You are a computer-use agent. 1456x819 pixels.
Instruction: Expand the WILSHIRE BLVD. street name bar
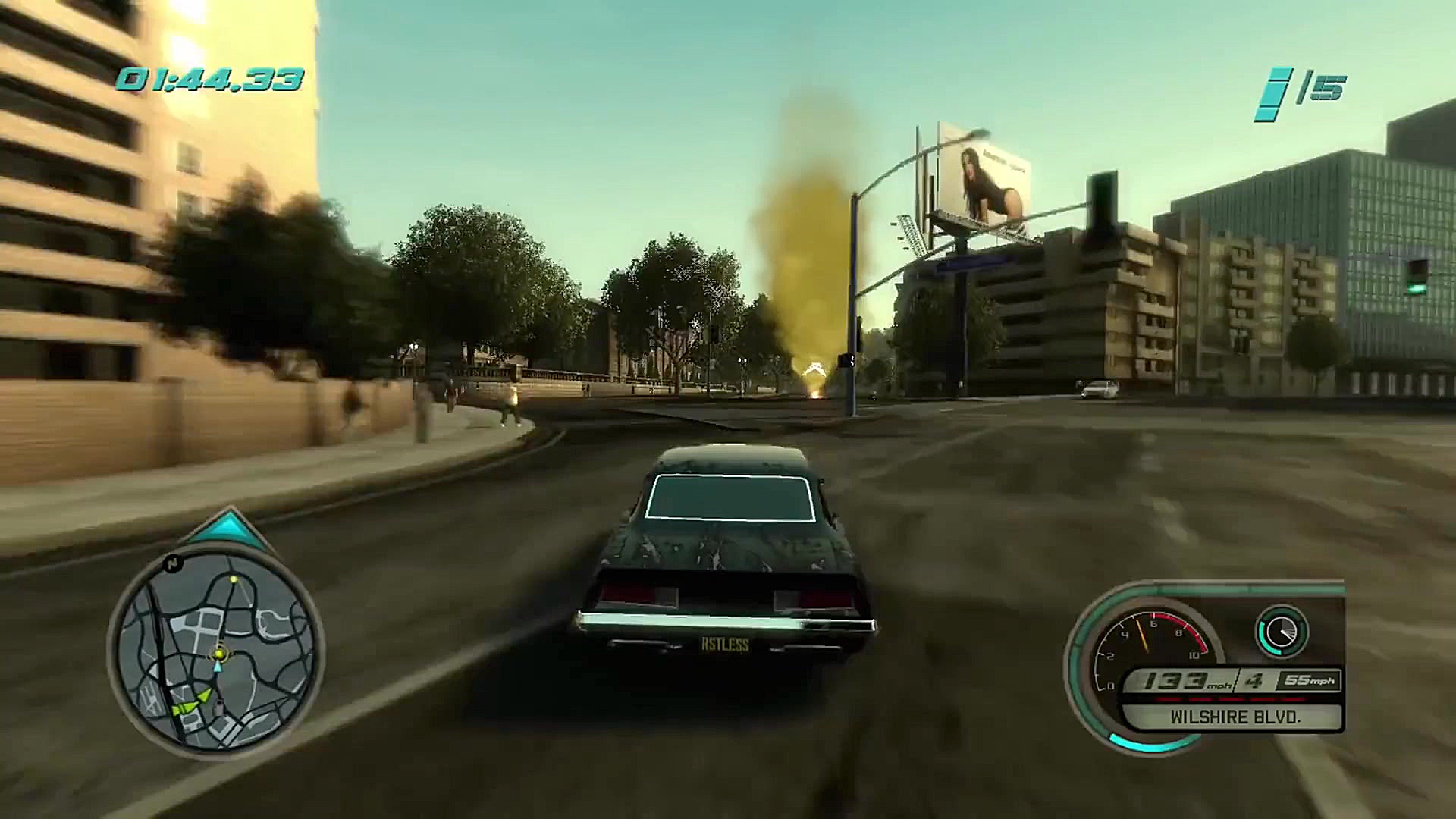click(x=1236, y=717)
